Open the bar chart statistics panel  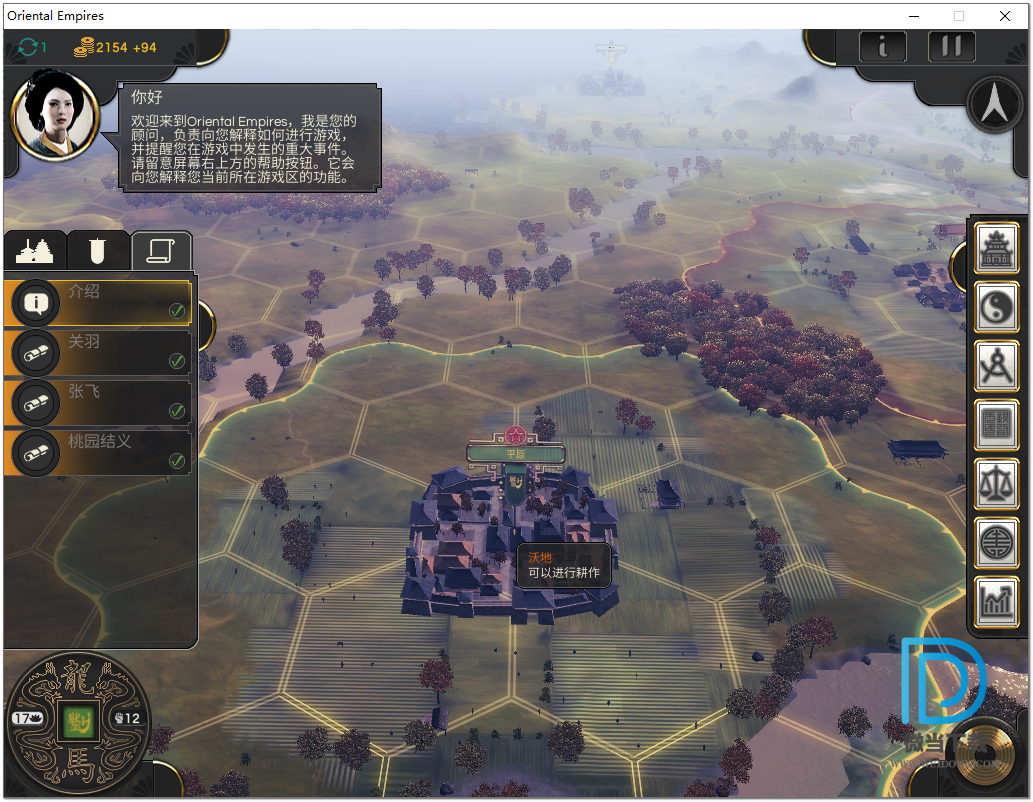(x=997, y=600)
